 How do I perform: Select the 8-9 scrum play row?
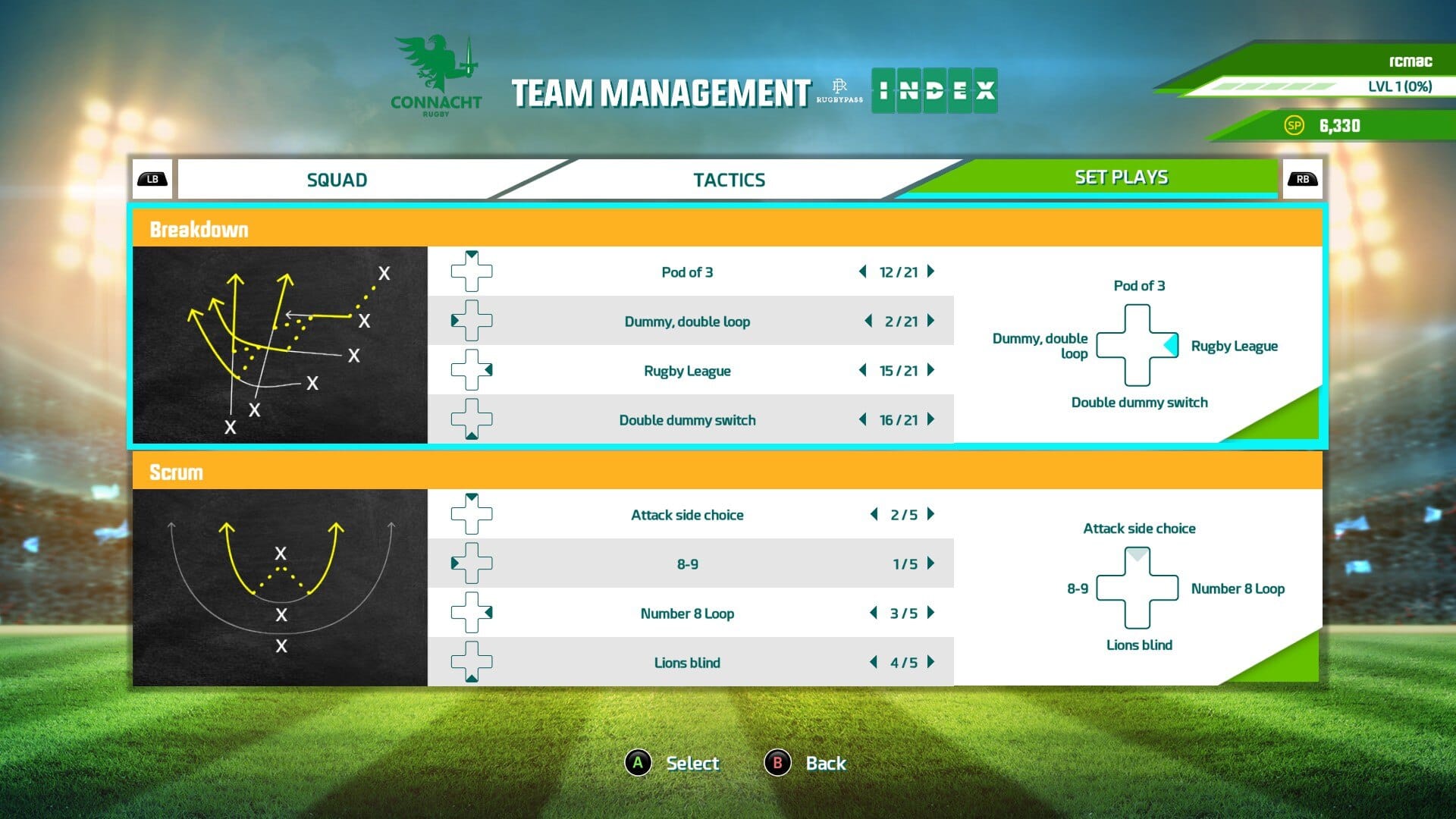687,564
